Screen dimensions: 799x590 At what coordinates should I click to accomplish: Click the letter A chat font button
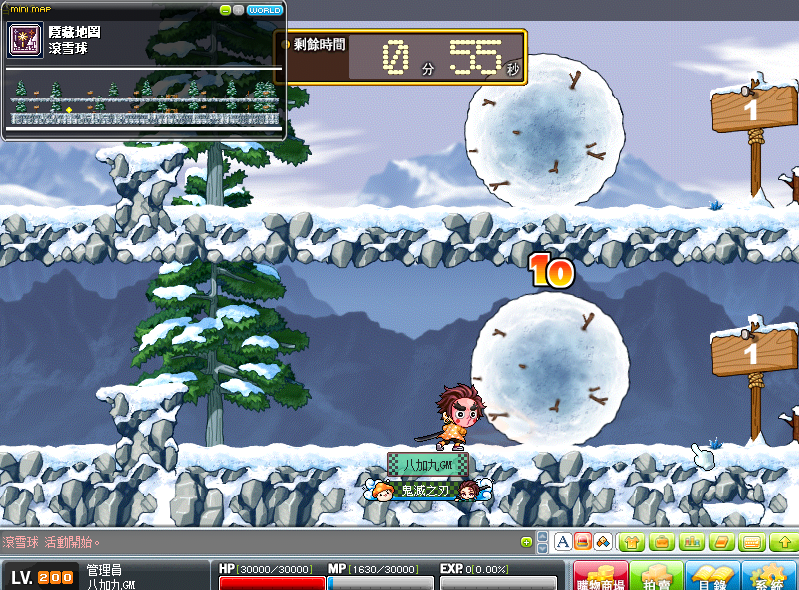tap(563, 542)
